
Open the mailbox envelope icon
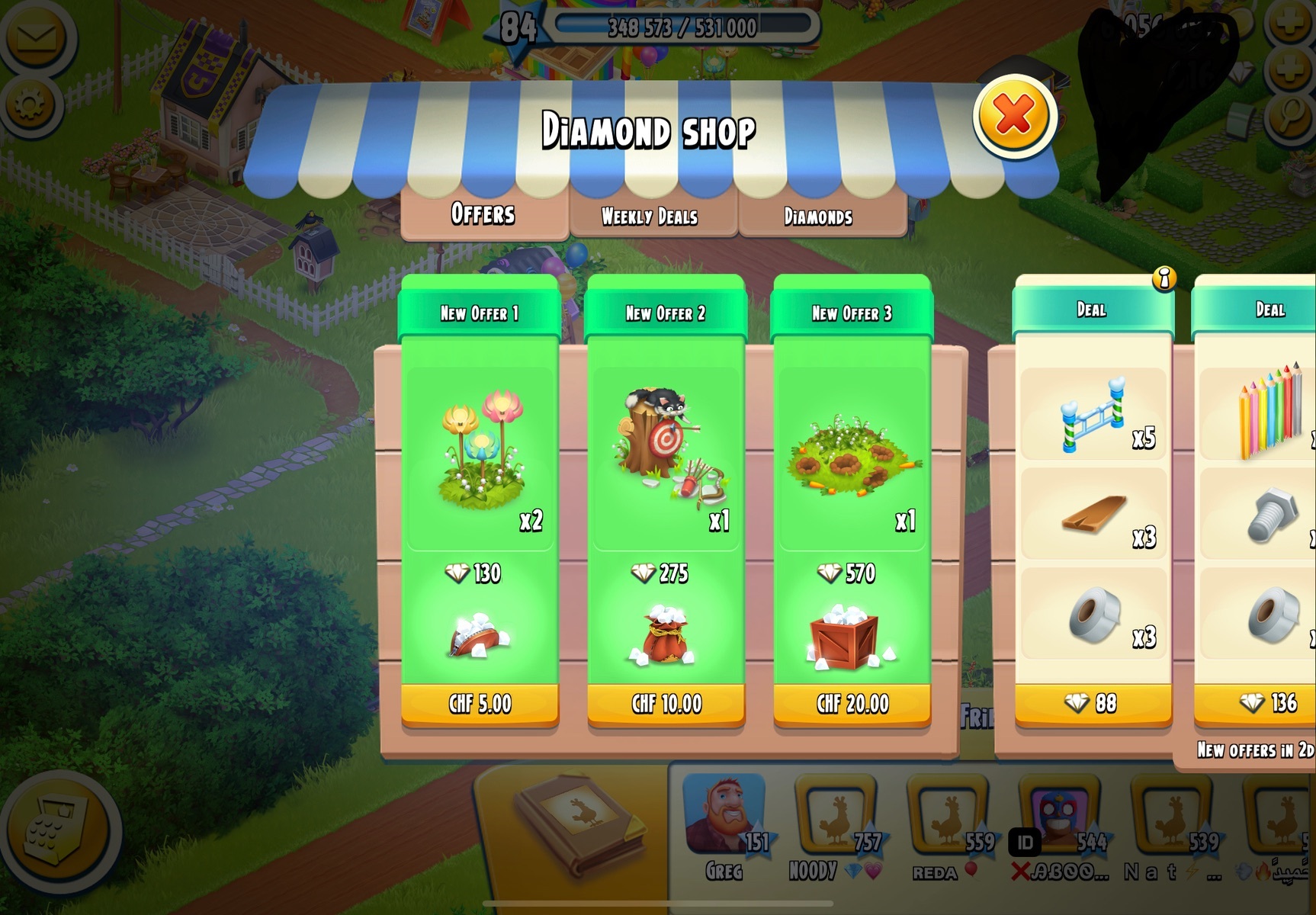[x=35, y=37]
